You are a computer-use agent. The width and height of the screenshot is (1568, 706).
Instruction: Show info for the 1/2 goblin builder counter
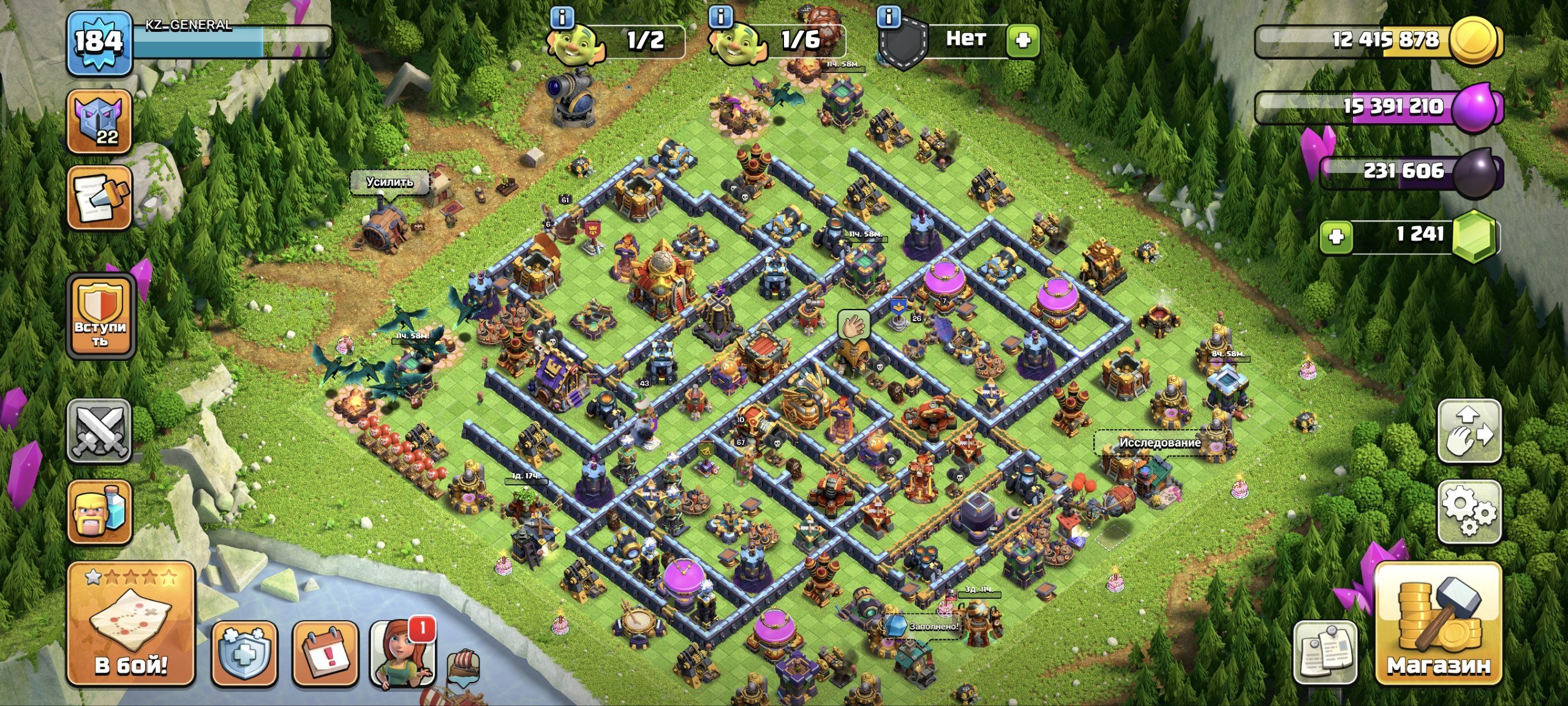pos(561,18)
